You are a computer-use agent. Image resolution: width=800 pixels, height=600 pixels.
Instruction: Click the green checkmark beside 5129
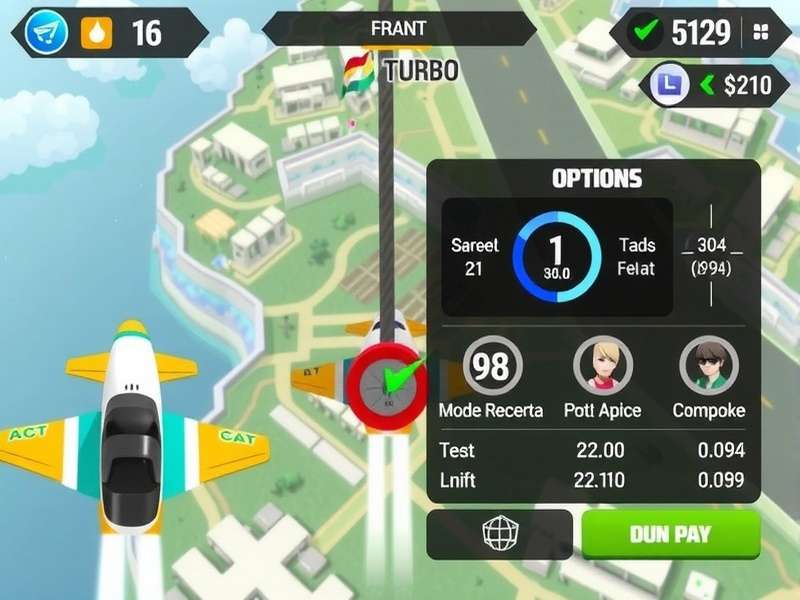click(643, 33)
